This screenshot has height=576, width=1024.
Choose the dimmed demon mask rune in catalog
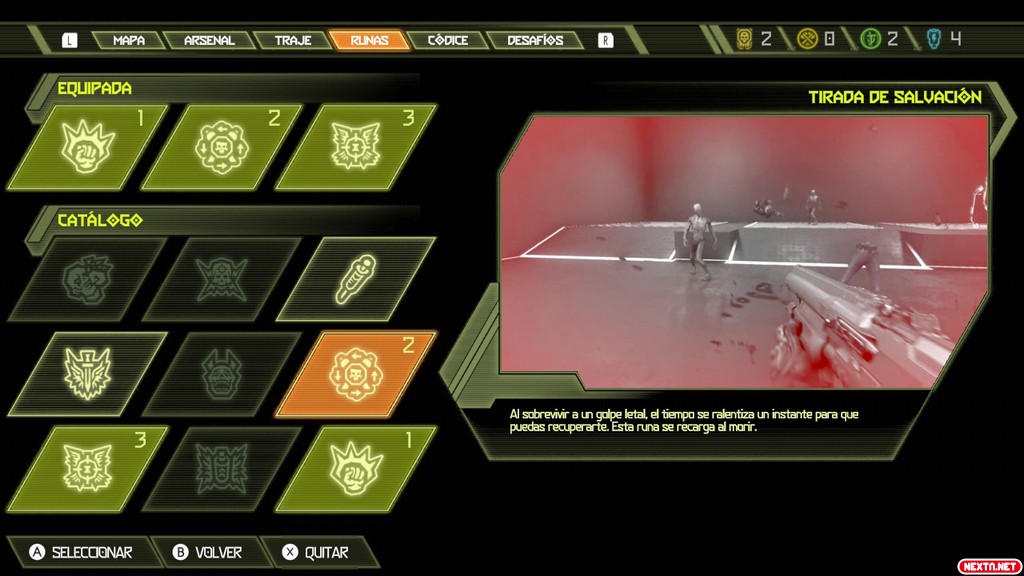coord(222,373)
